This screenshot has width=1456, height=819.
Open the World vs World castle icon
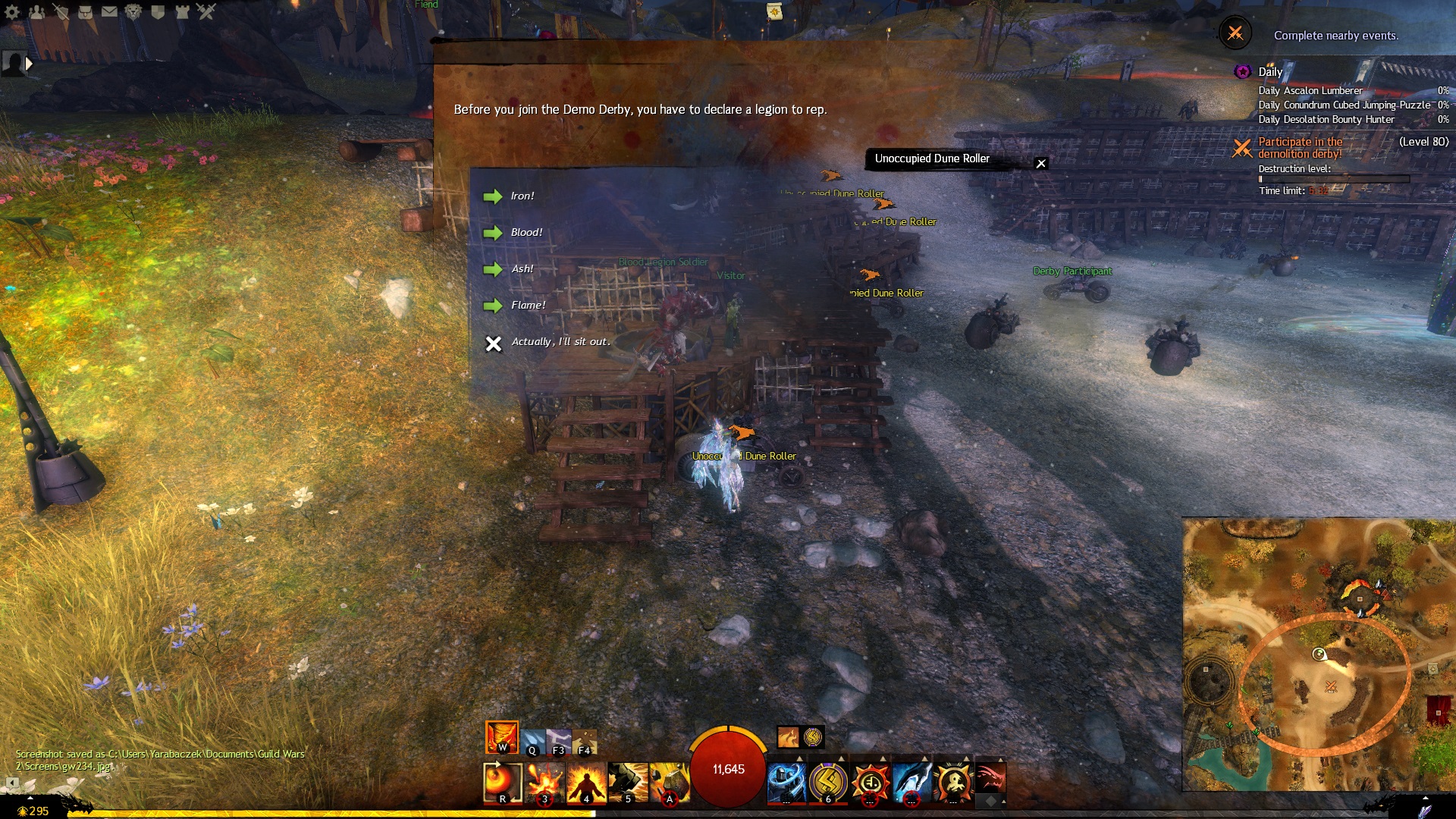coord(182,11)
